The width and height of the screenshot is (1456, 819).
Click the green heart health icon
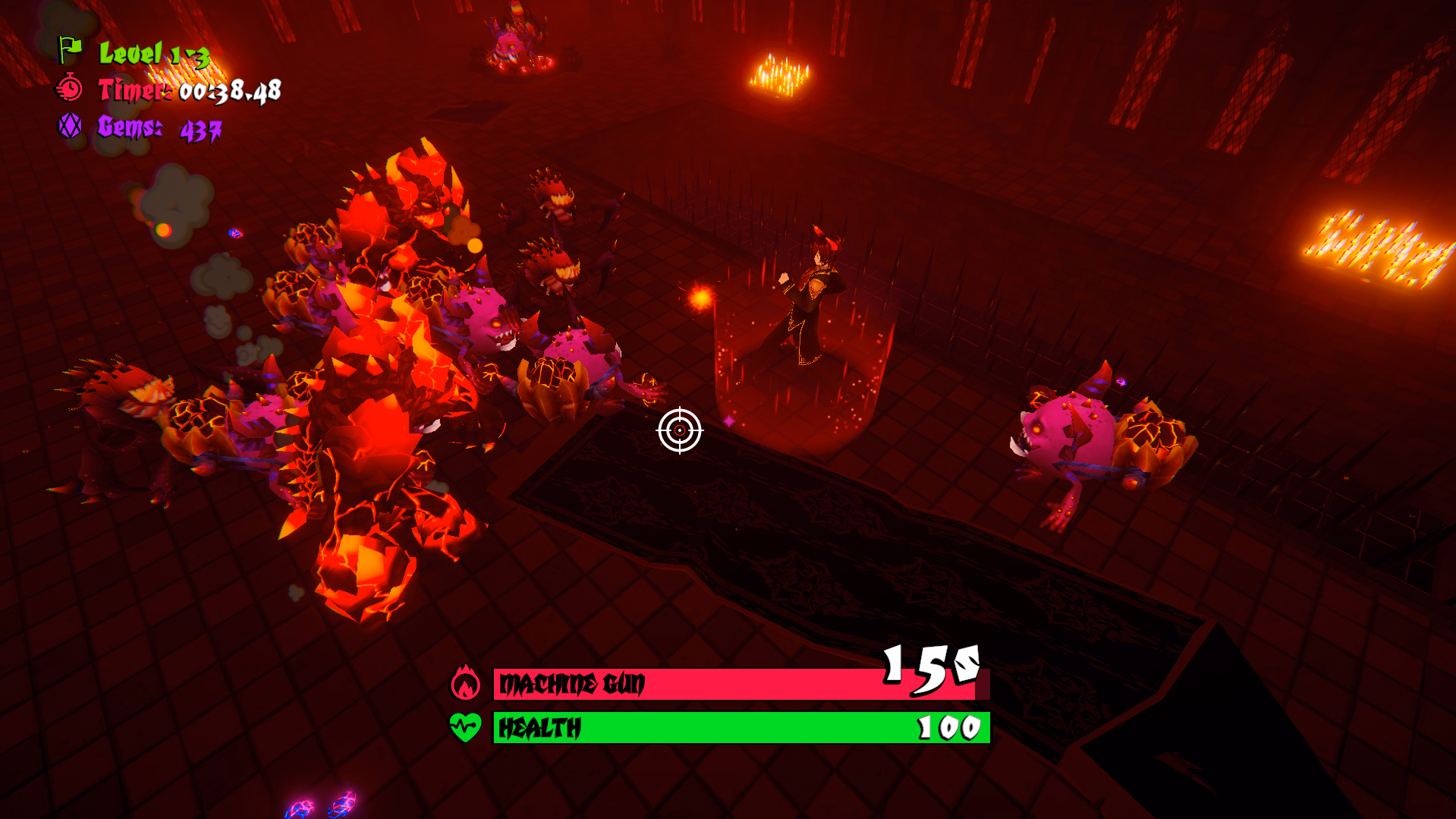465,727
